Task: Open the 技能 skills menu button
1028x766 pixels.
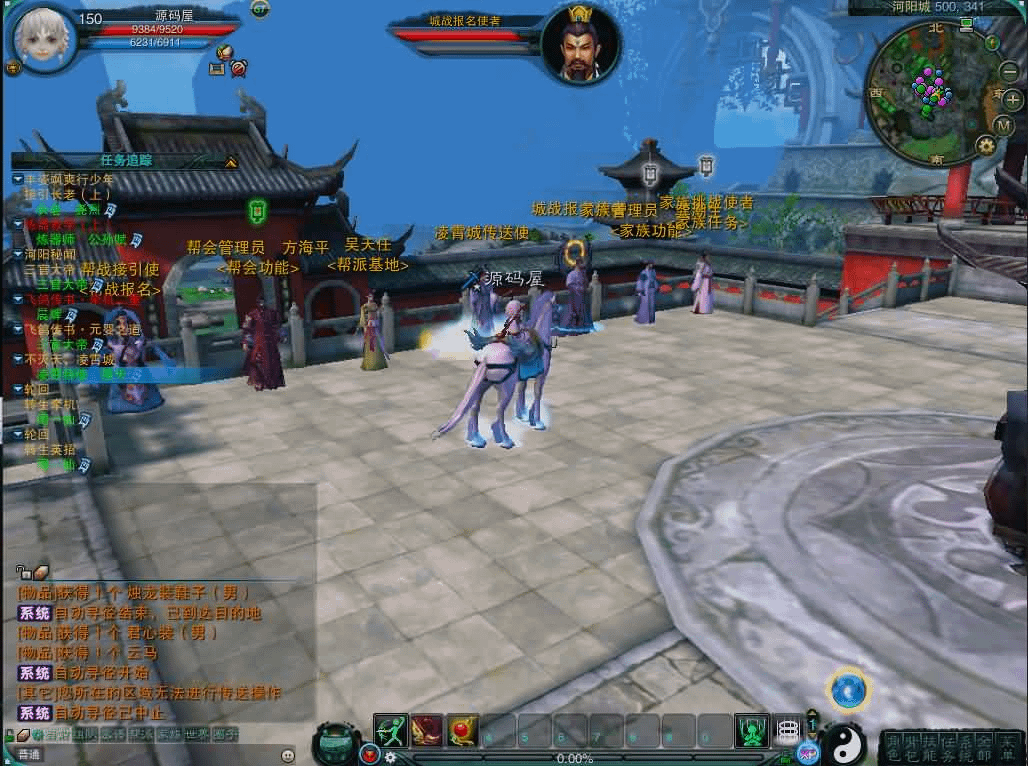Action: pyautogui.click(x=932, y=745)
